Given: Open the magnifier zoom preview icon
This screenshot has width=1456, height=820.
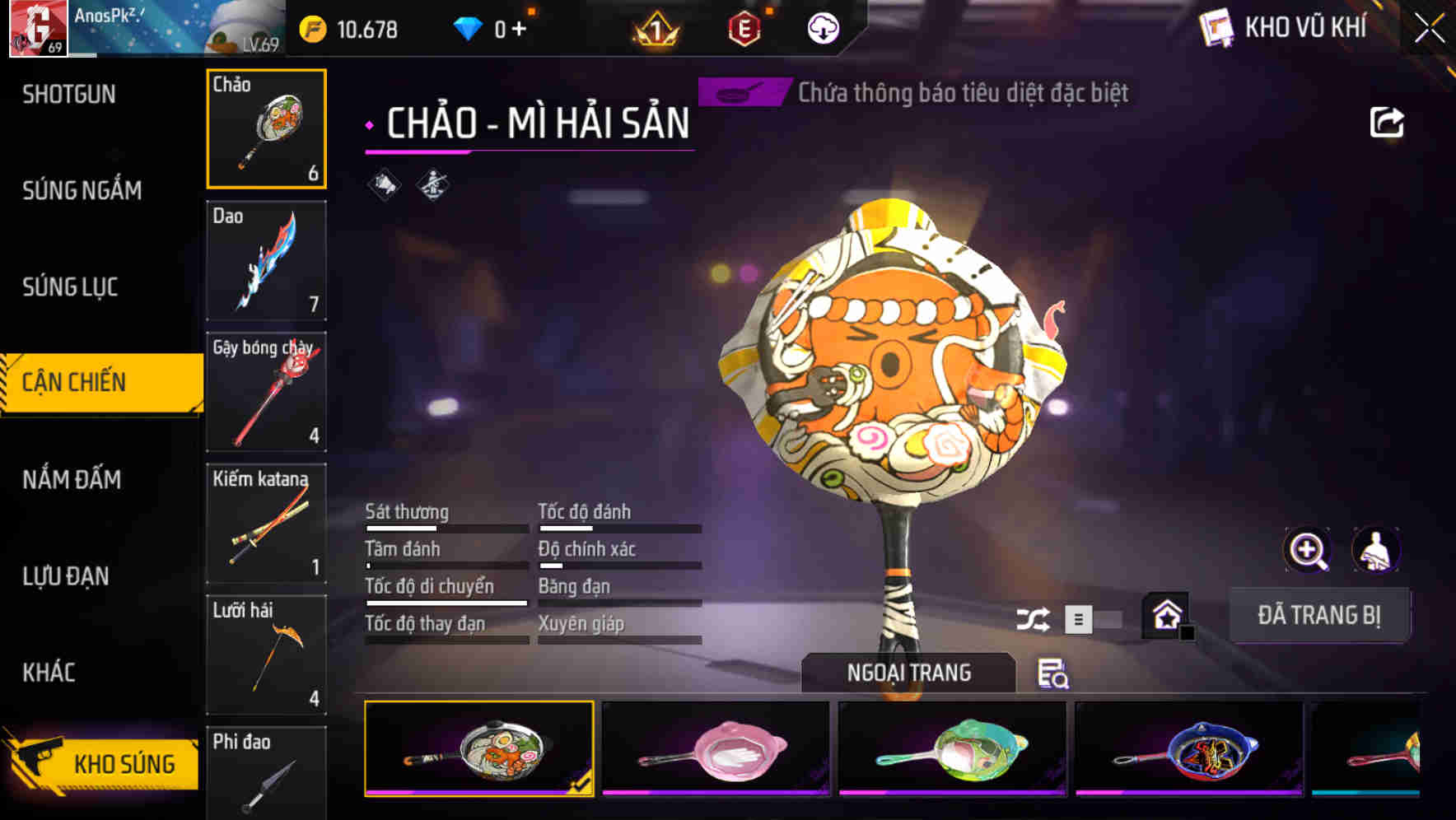Looking at the screenshot, I should coord(1307,550).
